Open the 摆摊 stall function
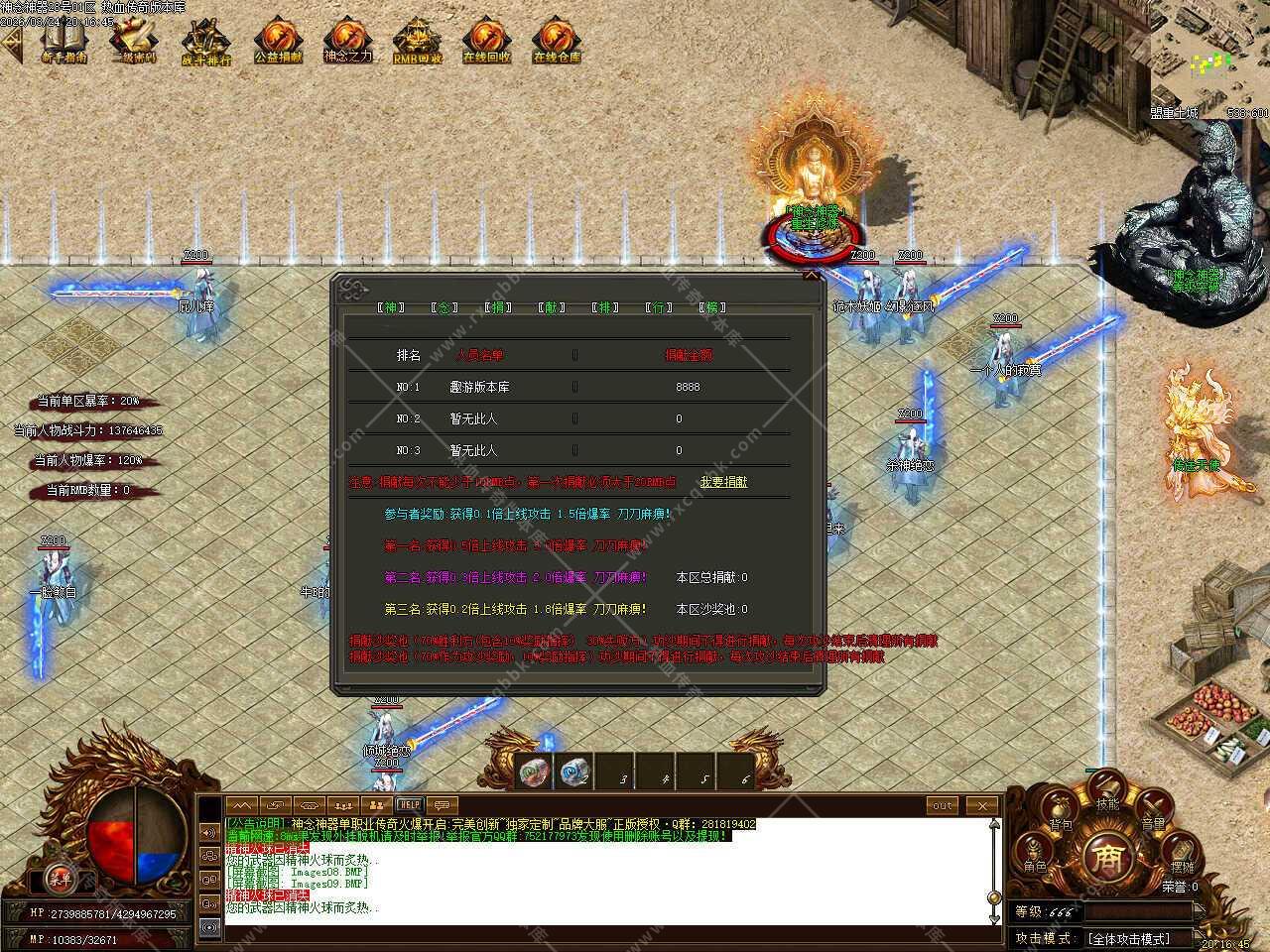Image resolution: width=1270 pixels, height=952 pixels. (1181, 859)
